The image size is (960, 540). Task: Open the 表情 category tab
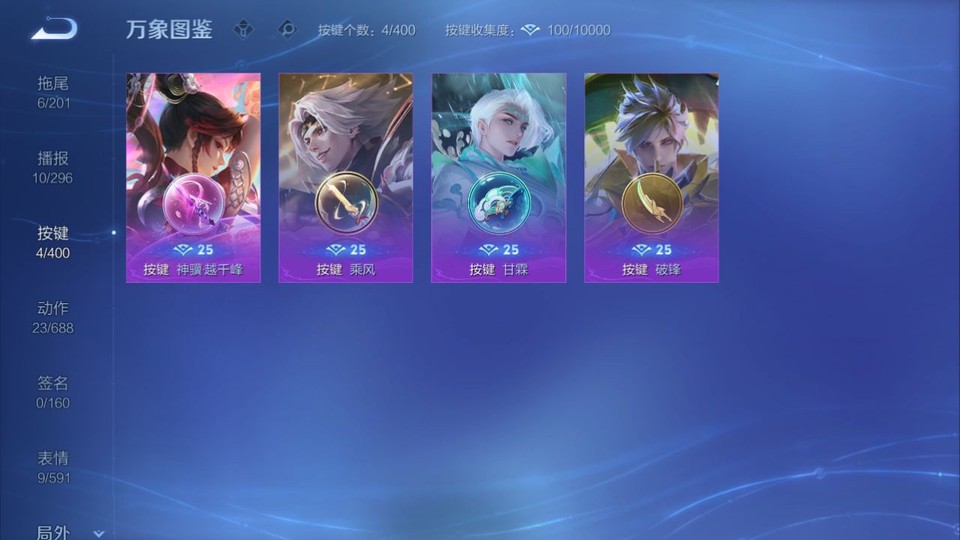pos(53,467)
